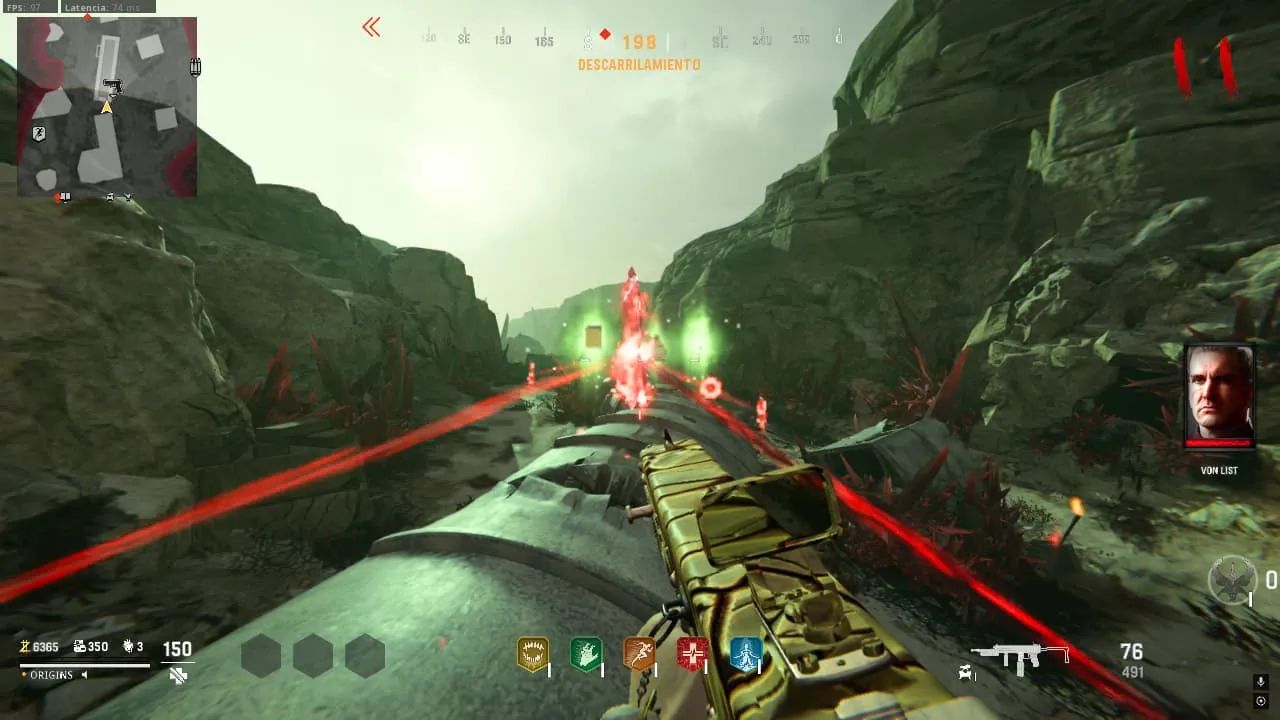The height and width of the screenshot is (720, 1280).
Task: Click the red double-chevron compass indicator
Action: [x=371, y=28]
